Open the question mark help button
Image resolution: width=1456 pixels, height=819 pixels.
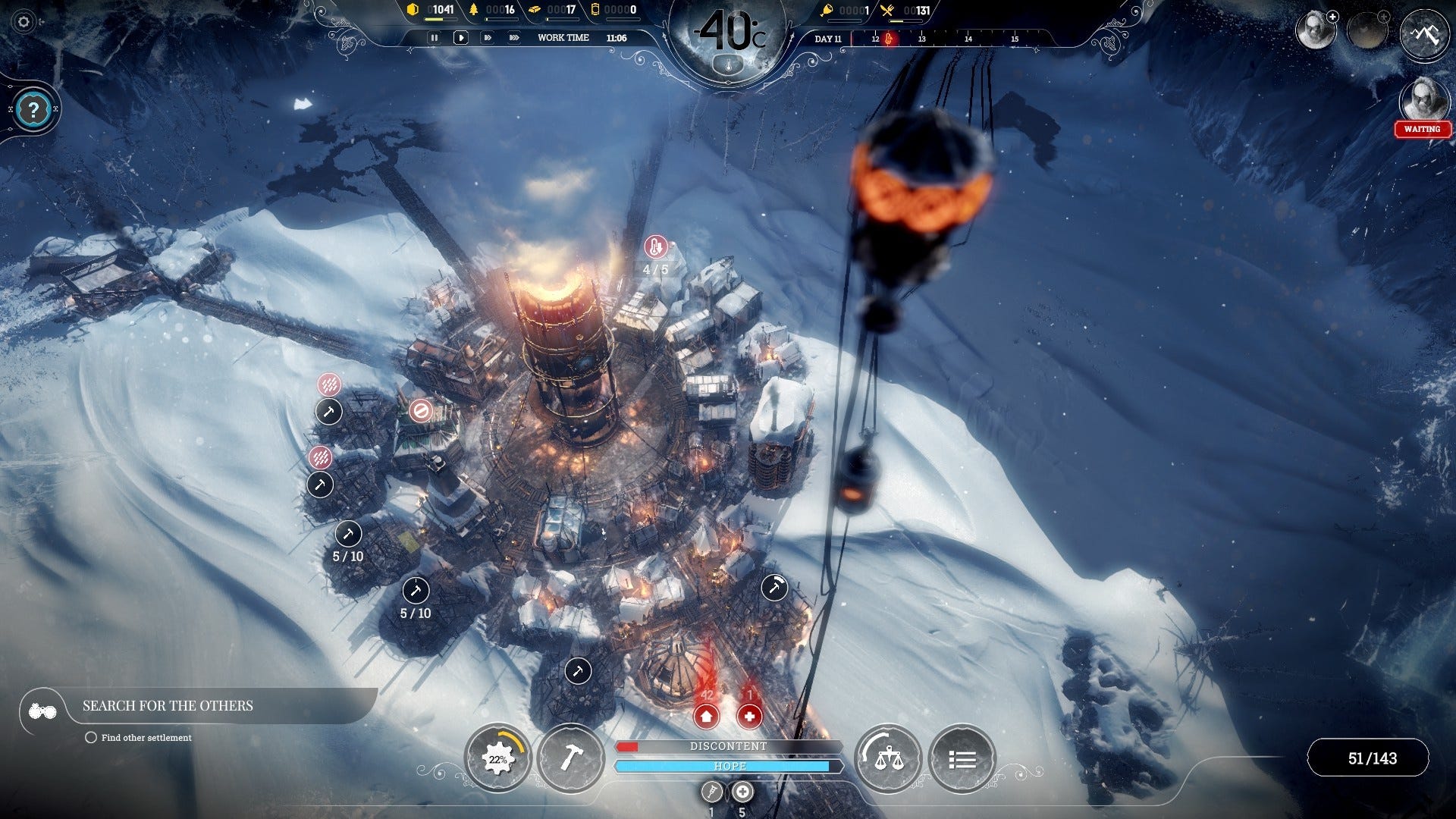pos(33,110)
